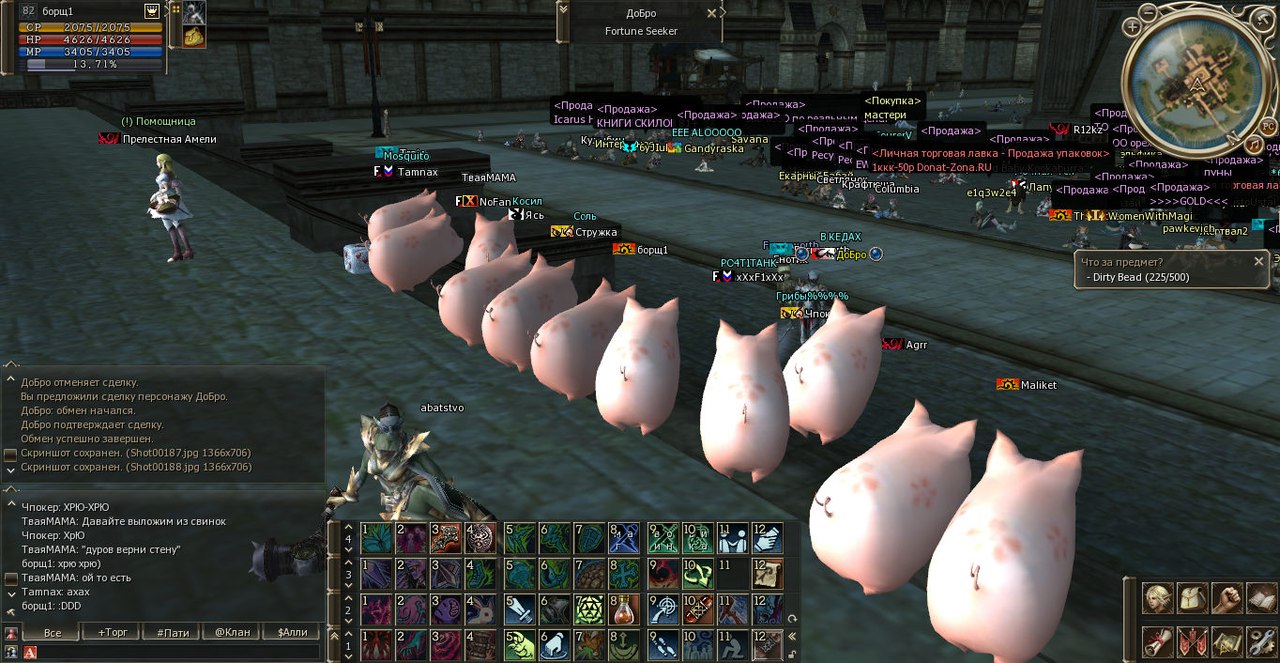Screen dimensions: 1280x663
Task: Switch to the #Пати chat tab
Action: click(x=170, y=632)
